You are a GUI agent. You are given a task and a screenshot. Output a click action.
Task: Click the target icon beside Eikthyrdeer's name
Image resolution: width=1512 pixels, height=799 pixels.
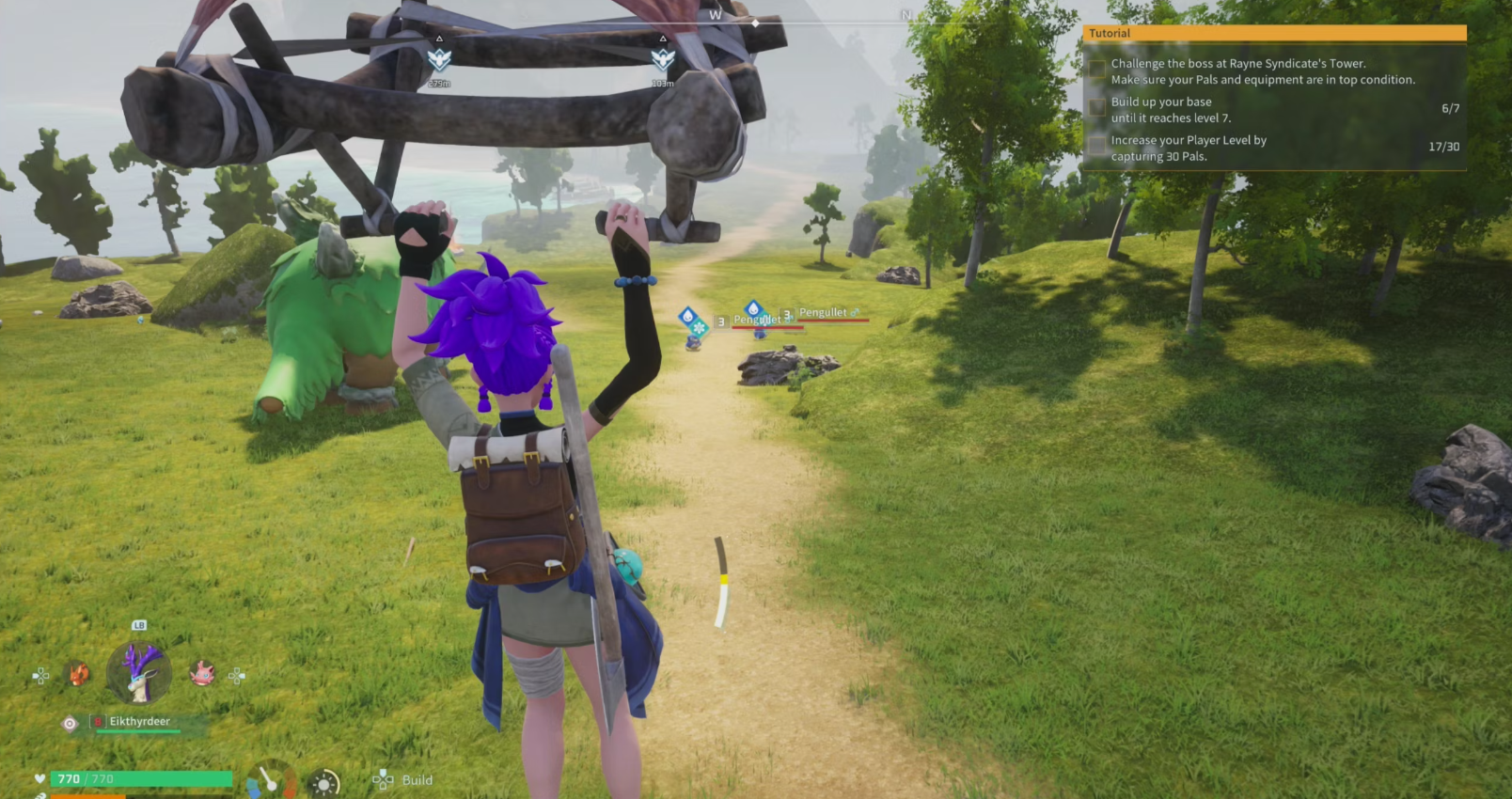point(70,723)
